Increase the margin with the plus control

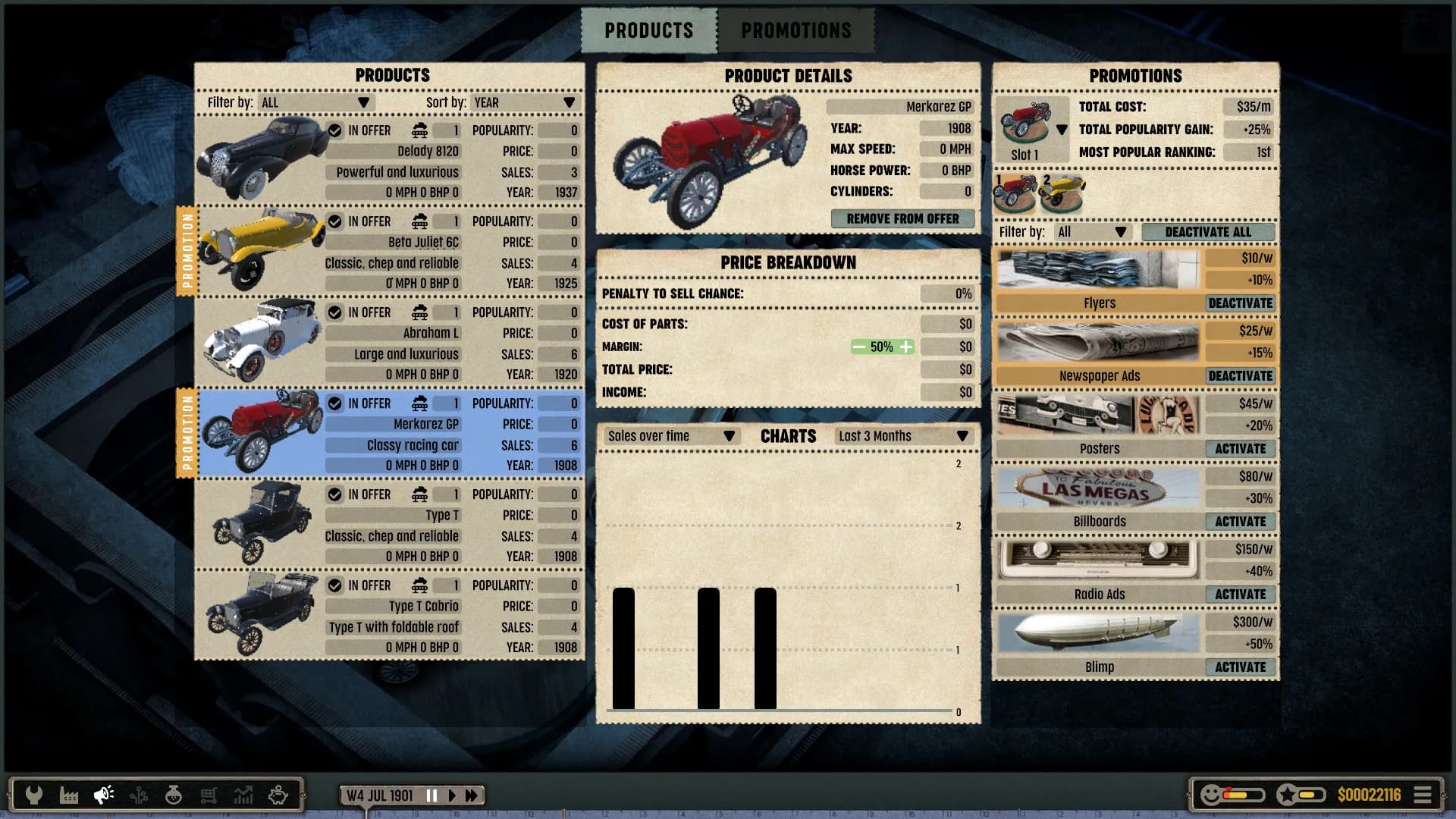pos(907,347)
